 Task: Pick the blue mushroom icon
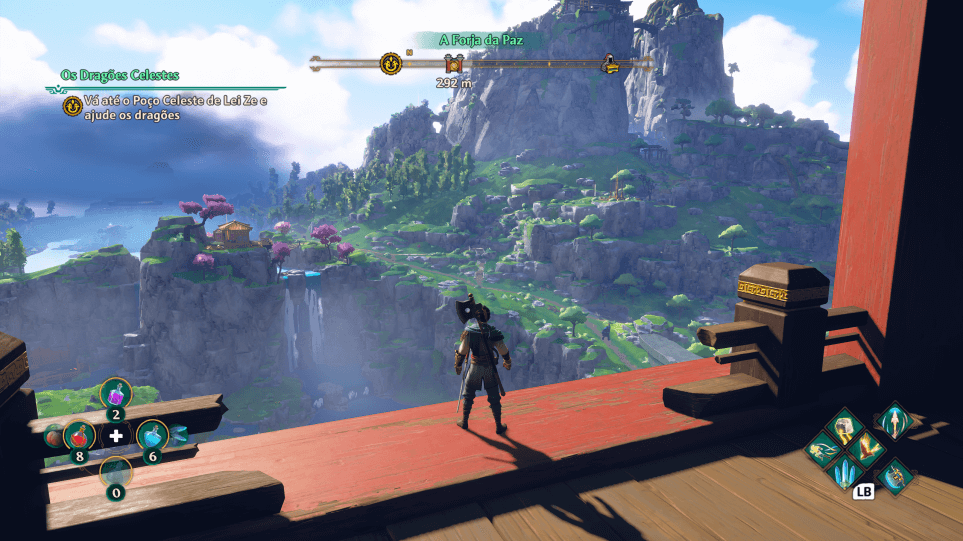[178, 433]
